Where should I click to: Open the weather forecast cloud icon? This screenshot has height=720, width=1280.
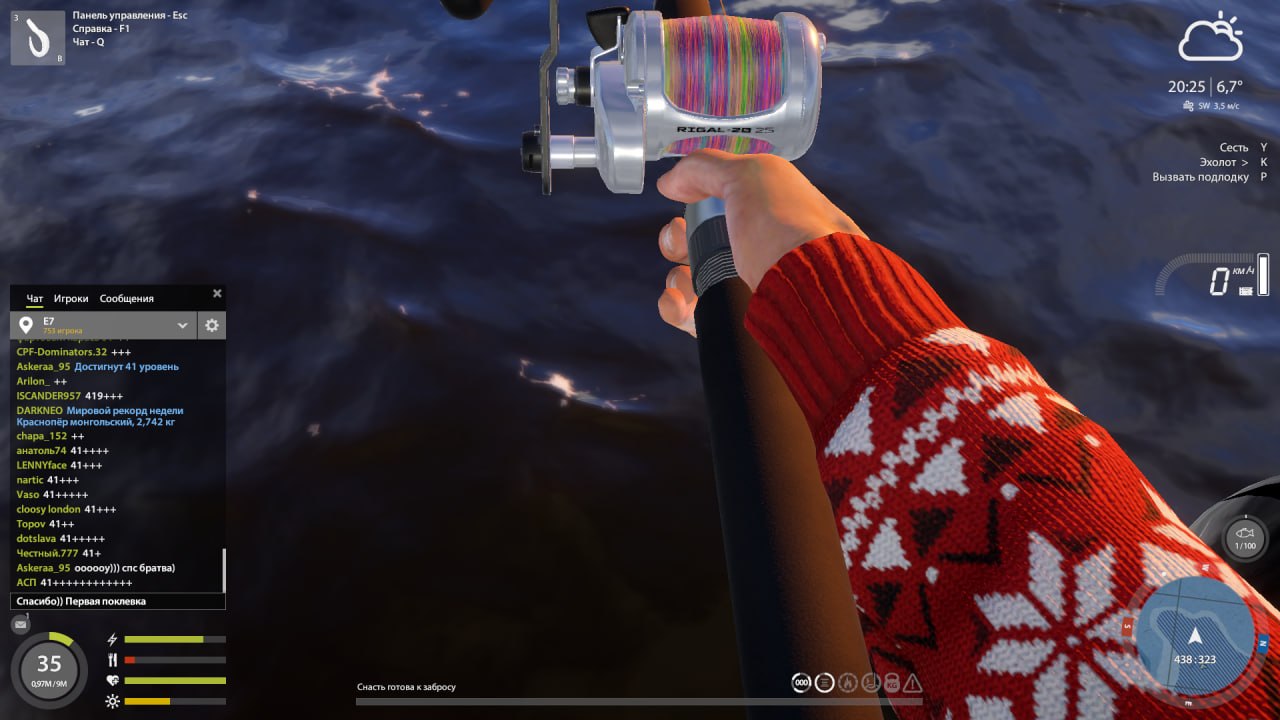tap(1210, 38)
